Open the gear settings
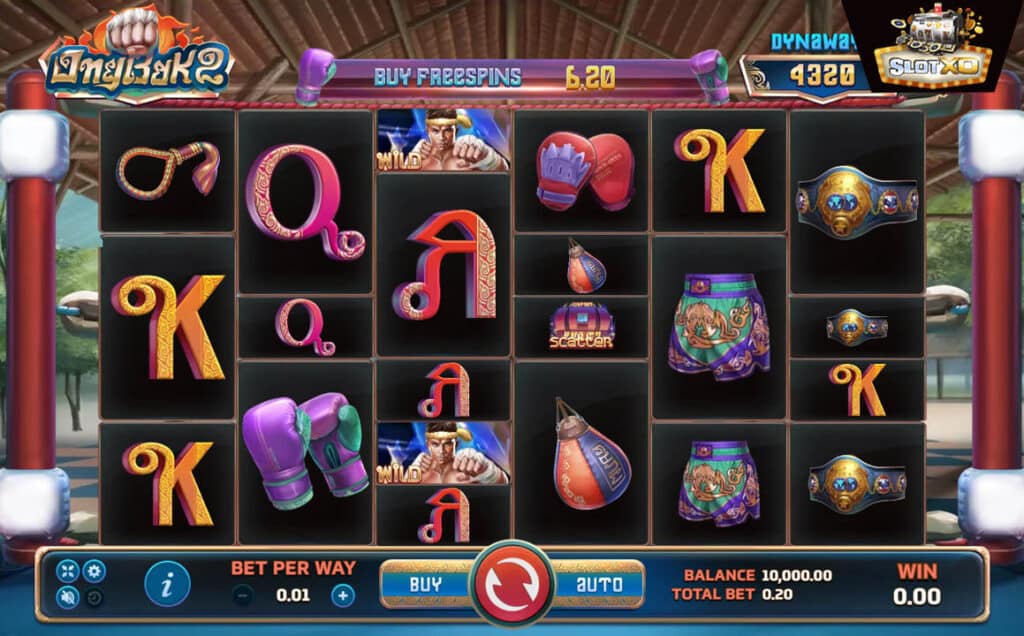The height and width of the screenshot is (636, 1024). [x=94, y=571]
